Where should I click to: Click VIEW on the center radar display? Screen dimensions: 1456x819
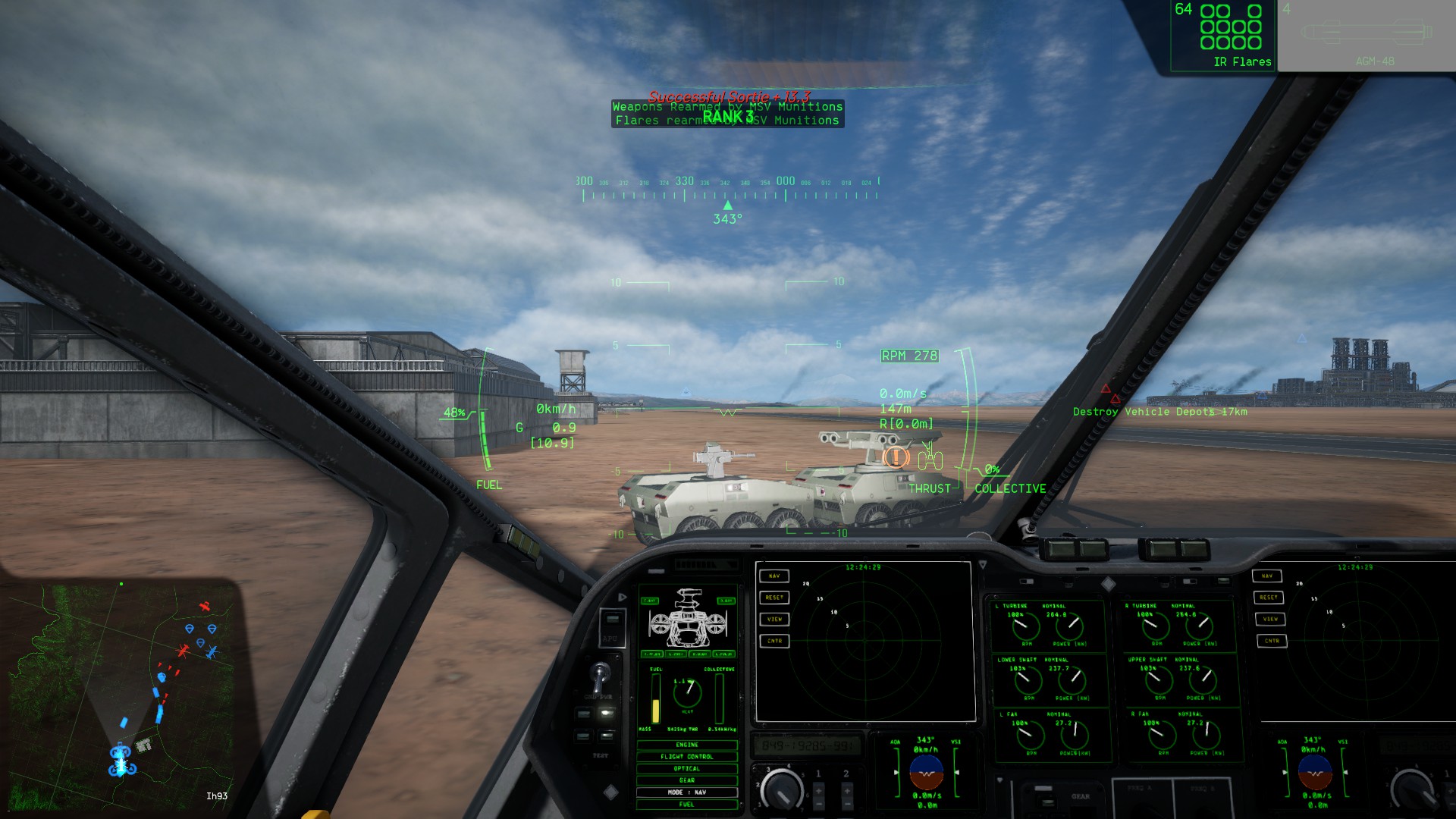click(x=774, y=620)
